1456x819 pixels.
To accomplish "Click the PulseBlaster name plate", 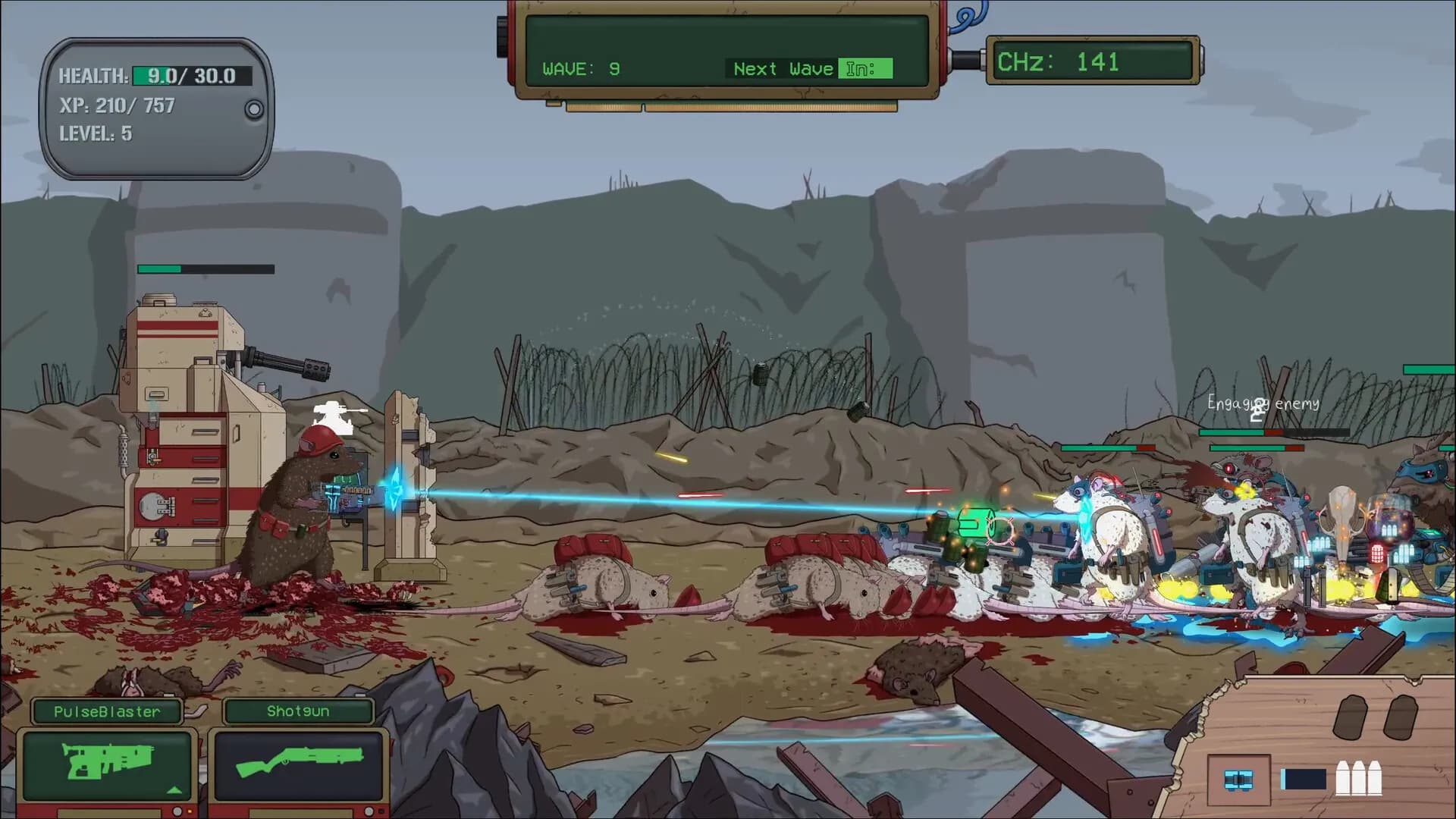I will tap(106, 711).
